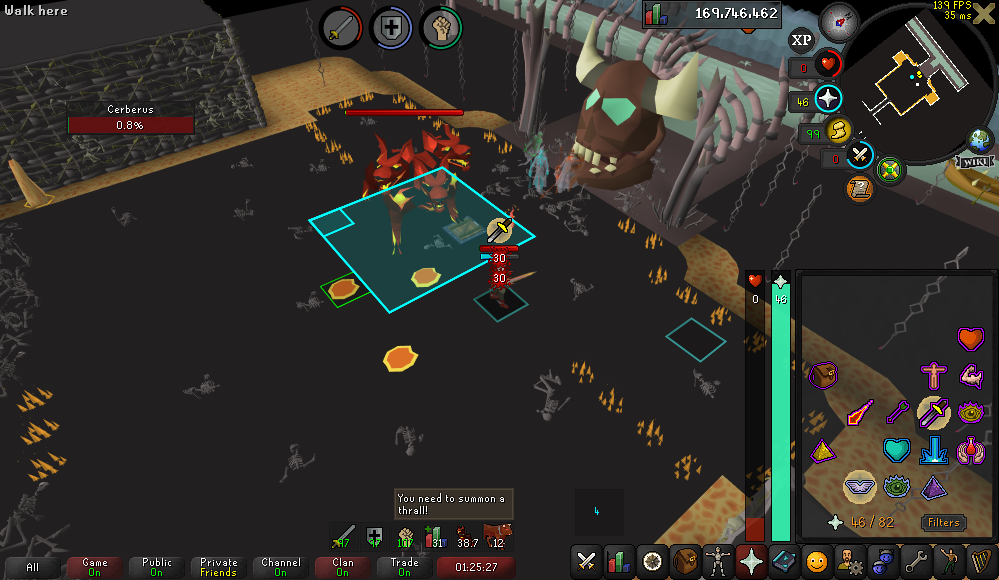Show the Inventory backpack tab
Viewport: 999px width, 580px height.
click(685, 561)
